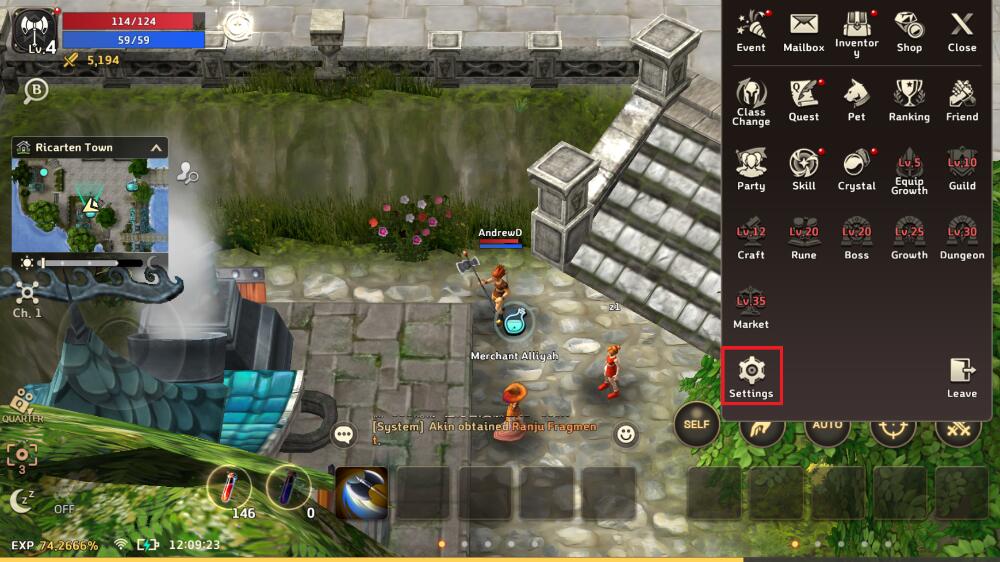Open the Quest log
The width and height of the screenshot is (1000, 562).
(804, 100)
